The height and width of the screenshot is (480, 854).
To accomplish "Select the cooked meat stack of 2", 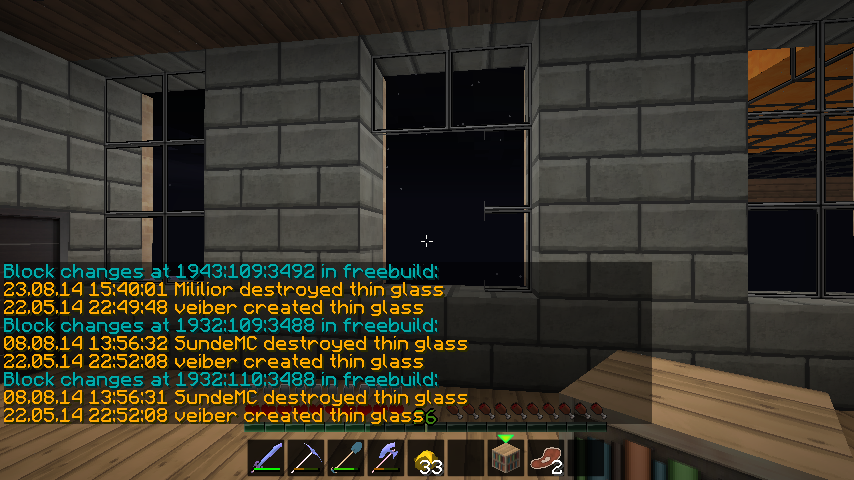I will tap(547, 458).
